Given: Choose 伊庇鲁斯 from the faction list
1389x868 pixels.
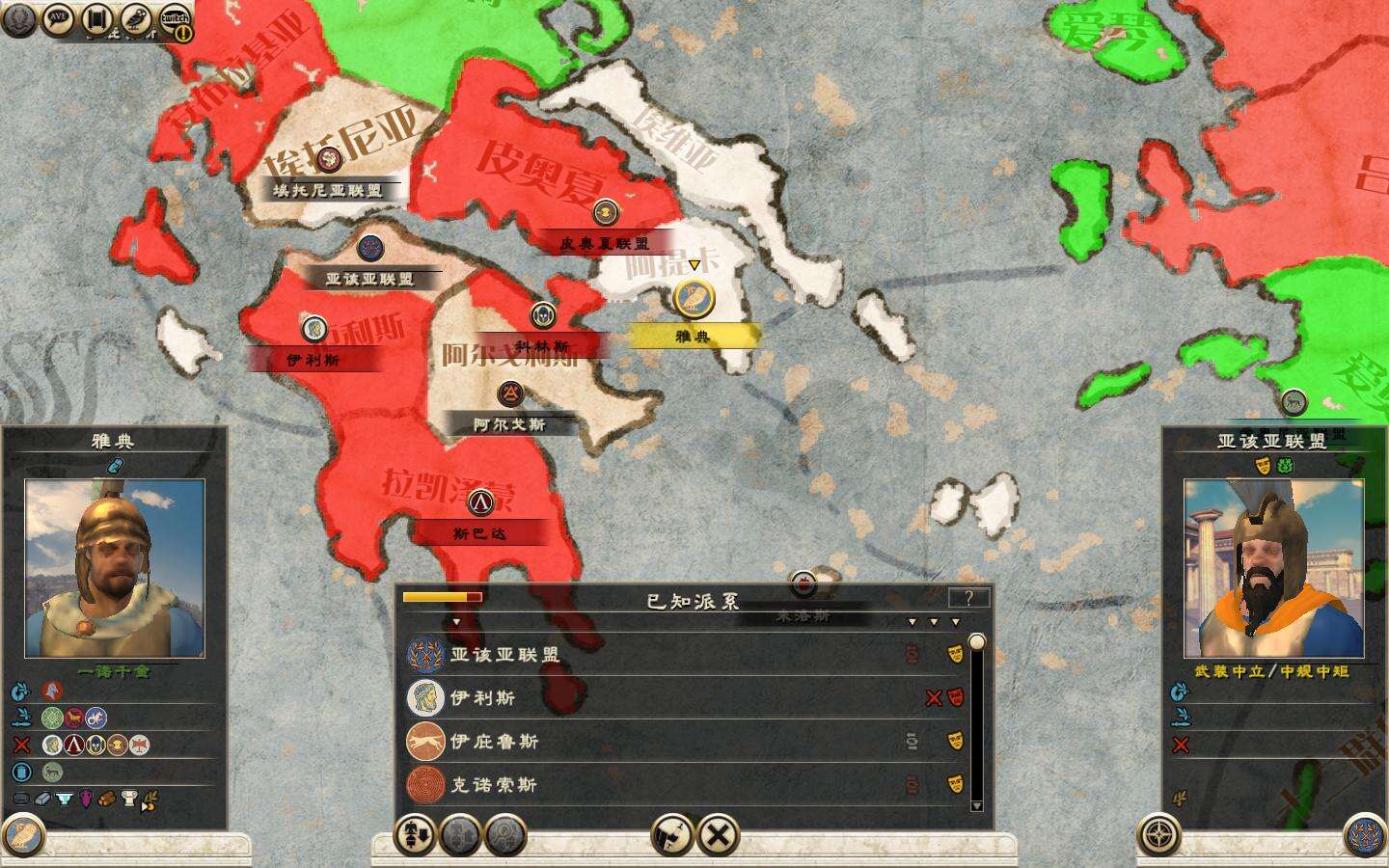Looking at the screenshot, I should coord(494,742).
